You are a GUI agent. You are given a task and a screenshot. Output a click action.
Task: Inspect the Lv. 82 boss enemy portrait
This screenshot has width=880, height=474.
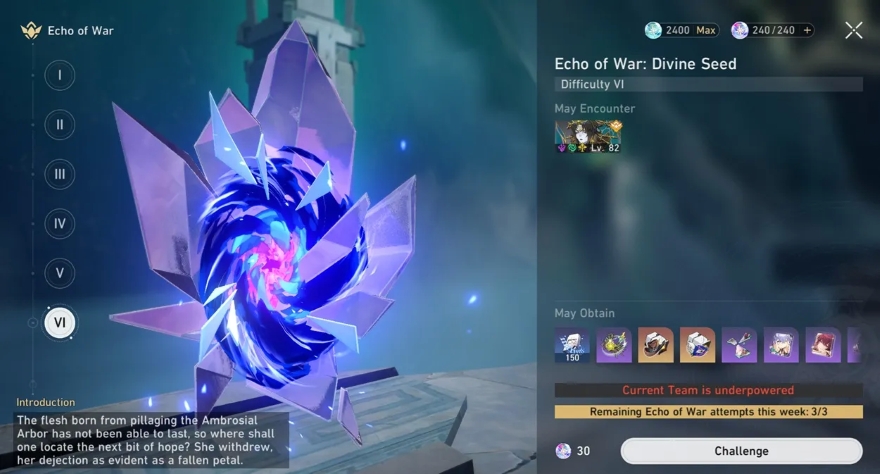tap(588, 137)
